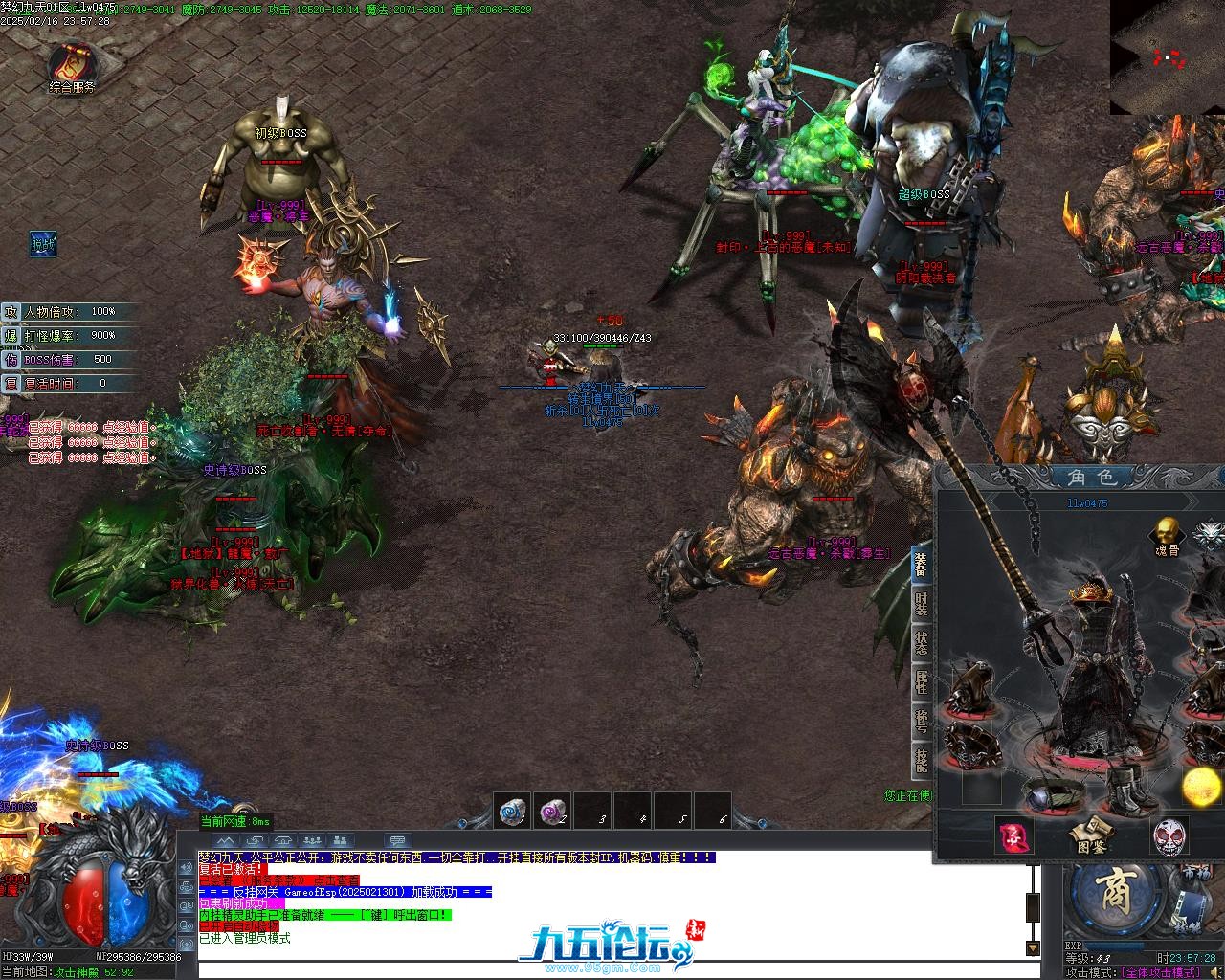Toggle the sound speaker icon
Screen dimensions: 1225x980
pos(1215,972)
